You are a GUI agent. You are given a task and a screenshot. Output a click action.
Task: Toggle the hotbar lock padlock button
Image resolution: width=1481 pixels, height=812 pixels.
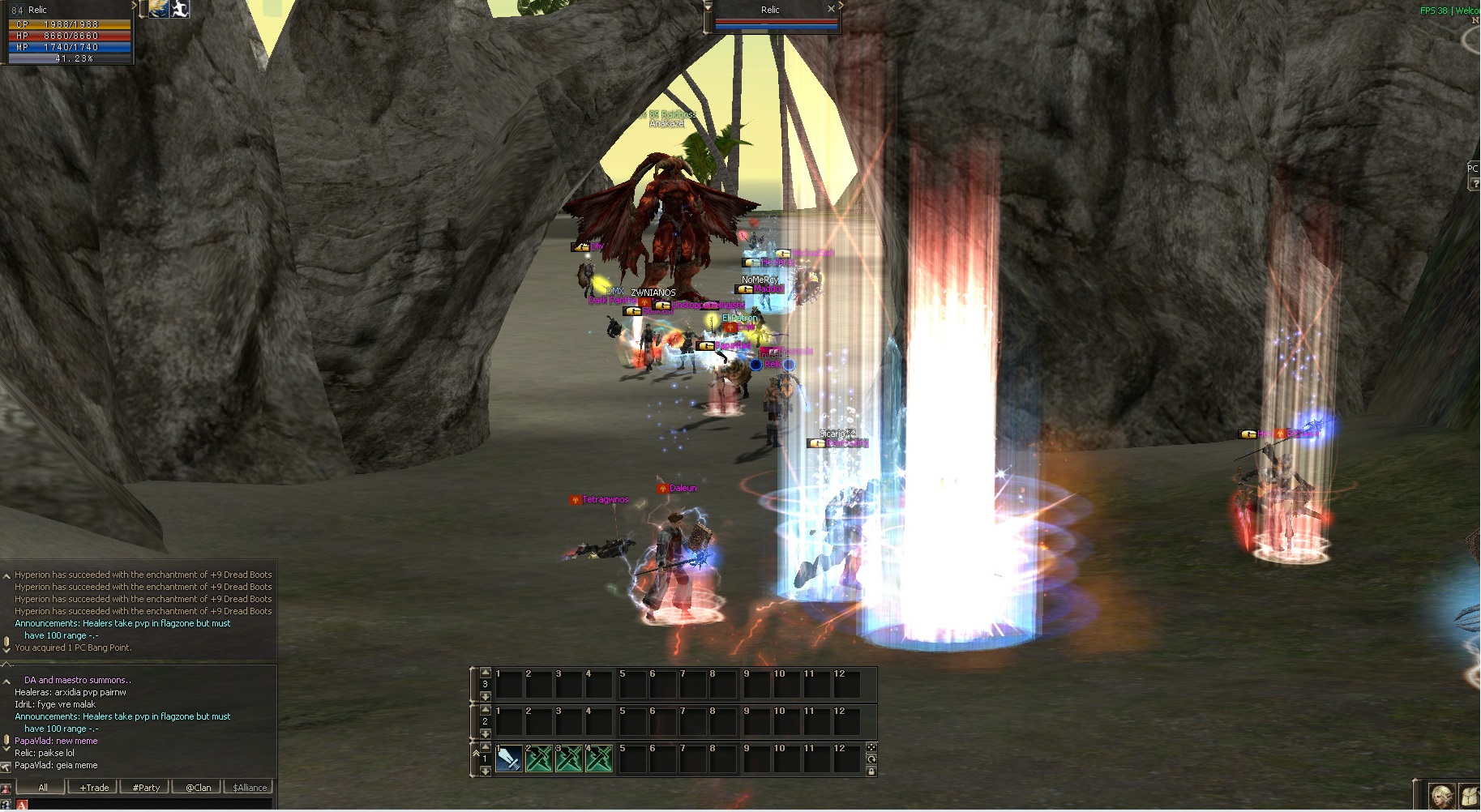pos(871,771)
